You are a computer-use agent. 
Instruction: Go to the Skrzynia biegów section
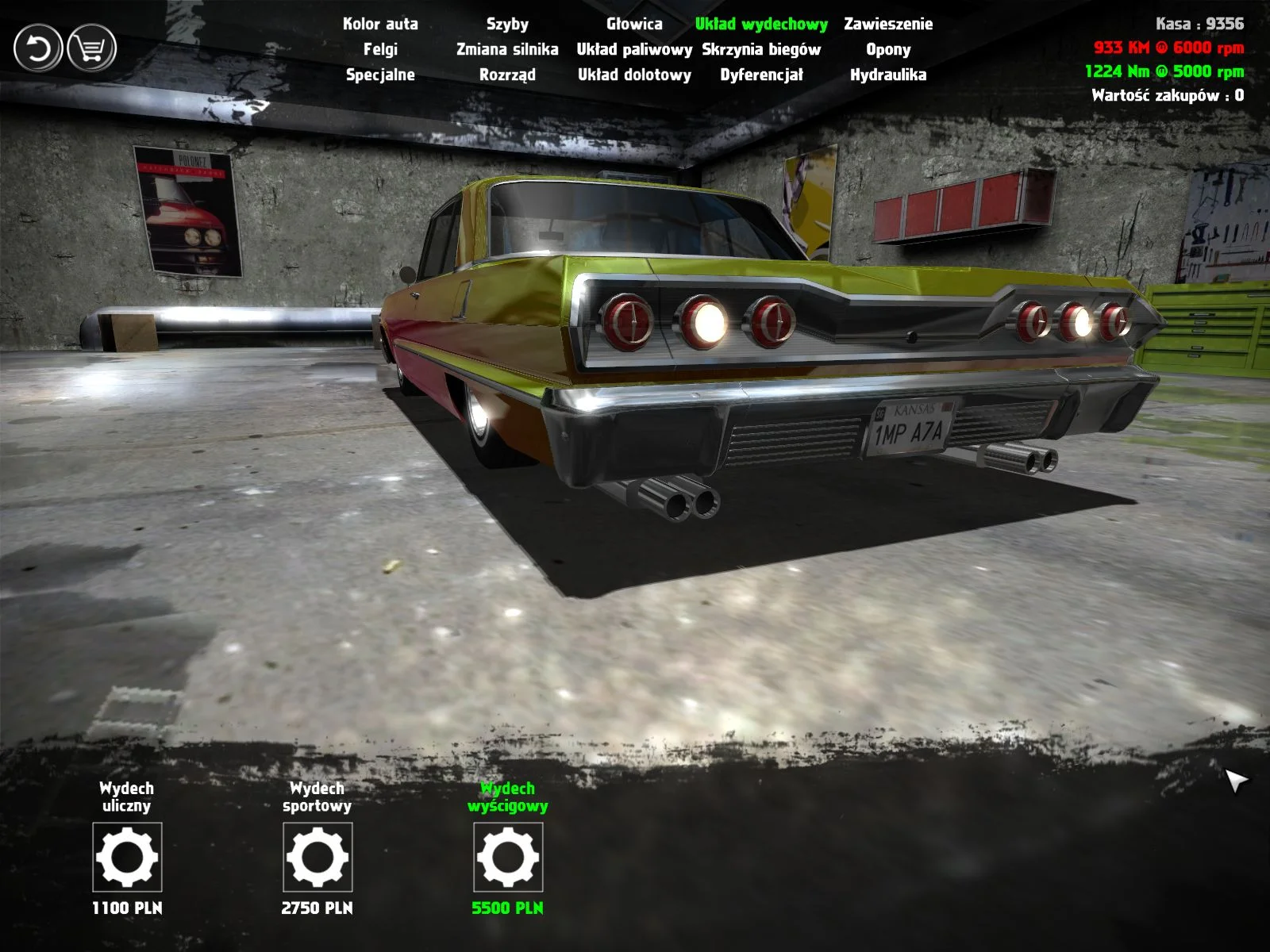point(763,50)
